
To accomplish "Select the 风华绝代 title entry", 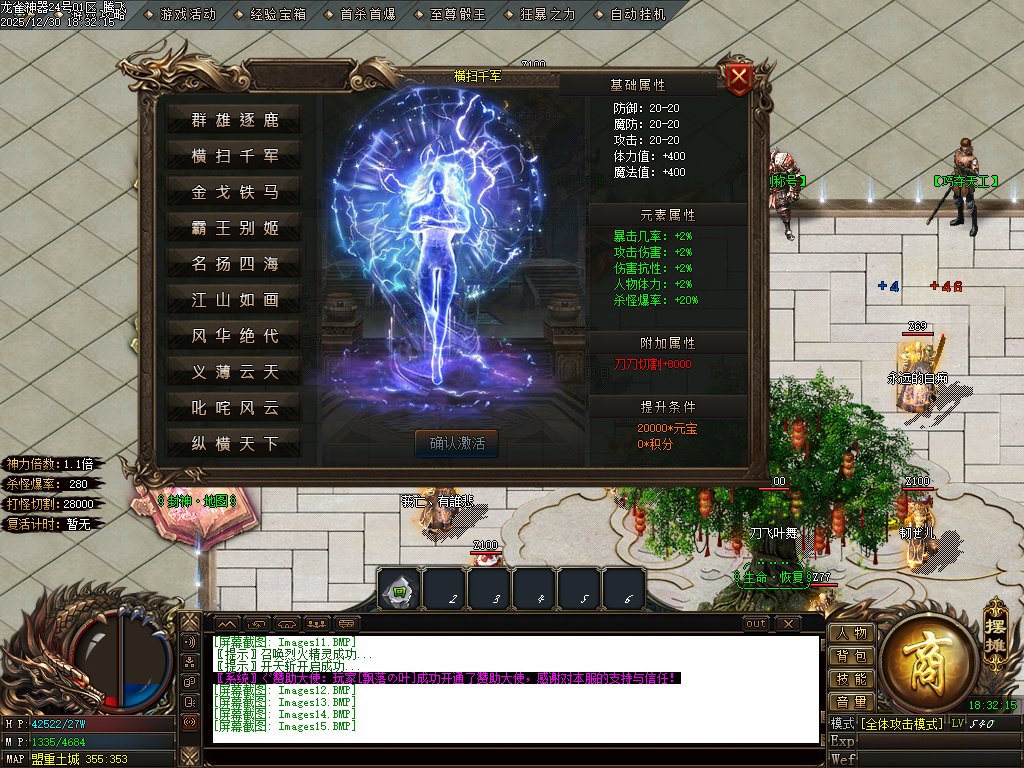I will point(235,336).
